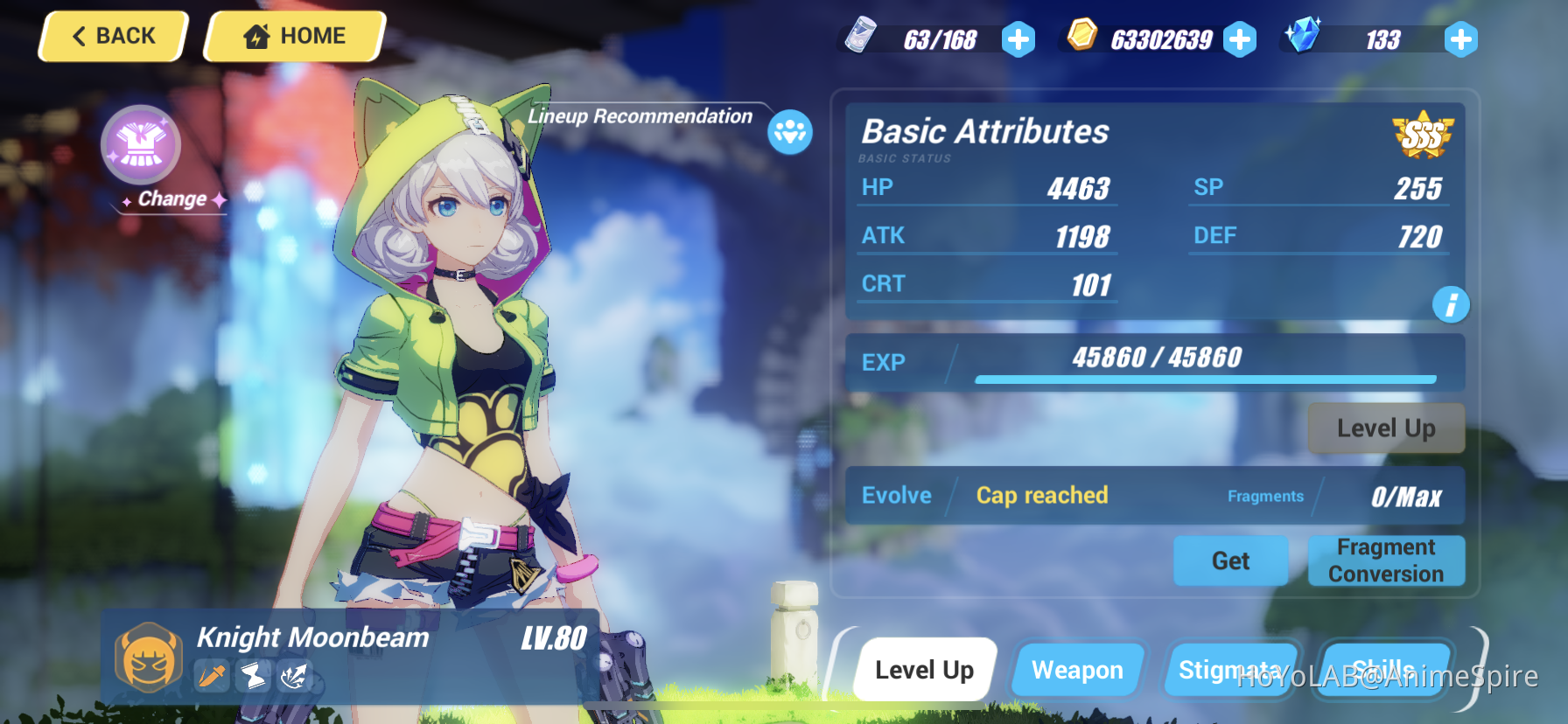
Task: Tap the BACK button
Action: (x=112, y=36)
